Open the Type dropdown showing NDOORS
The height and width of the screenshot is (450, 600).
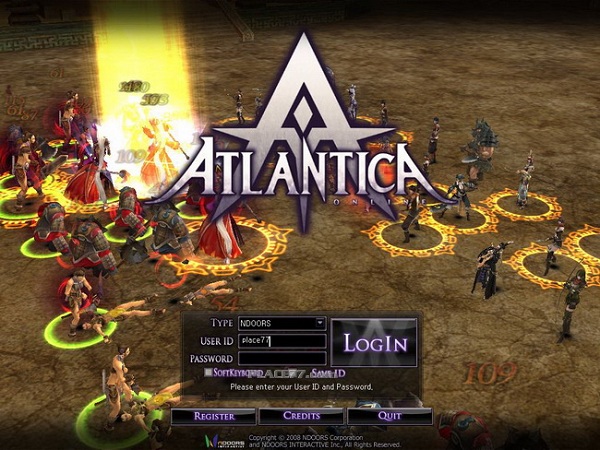[x=282, y=323]
